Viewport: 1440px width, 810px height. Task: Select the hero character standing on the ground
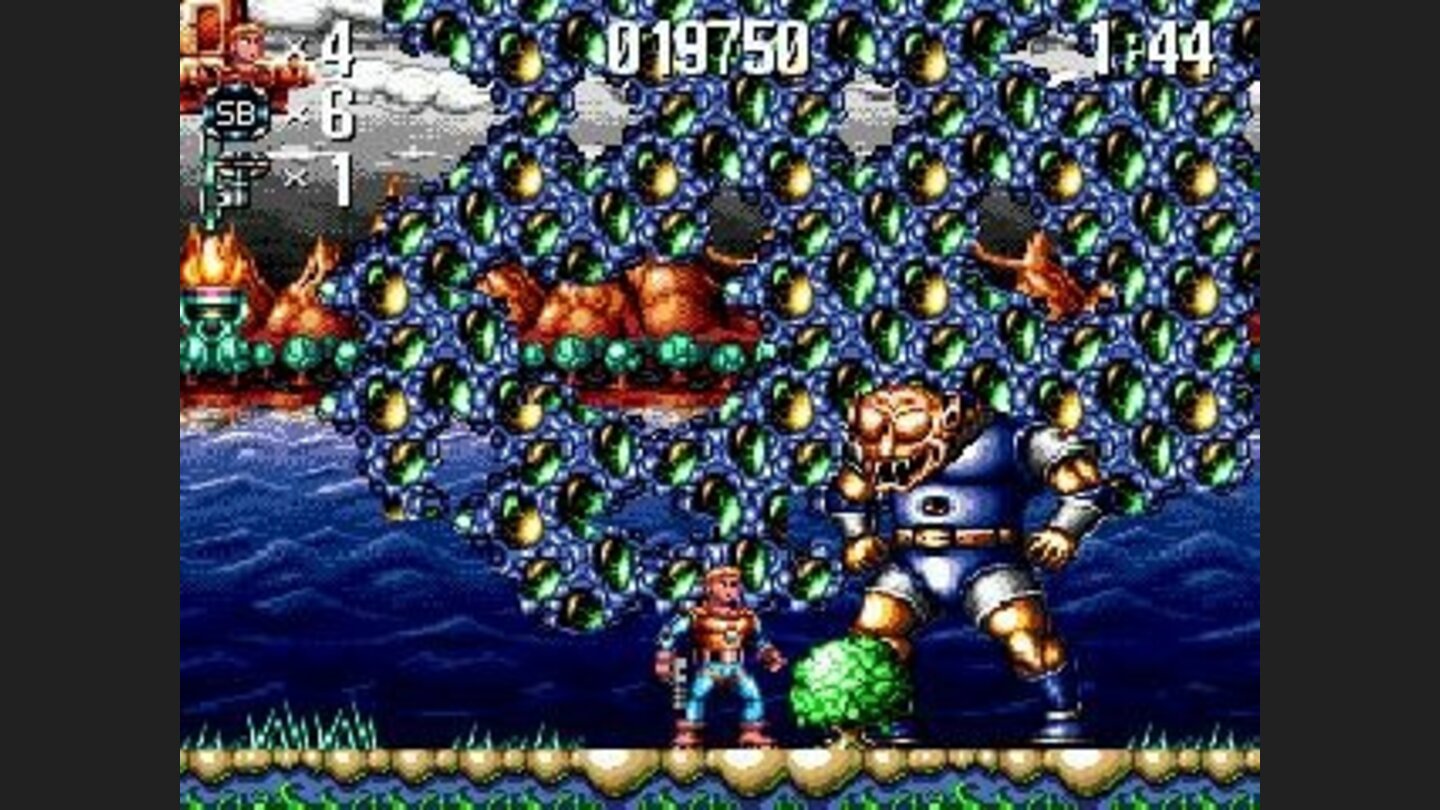click(725, 660)
